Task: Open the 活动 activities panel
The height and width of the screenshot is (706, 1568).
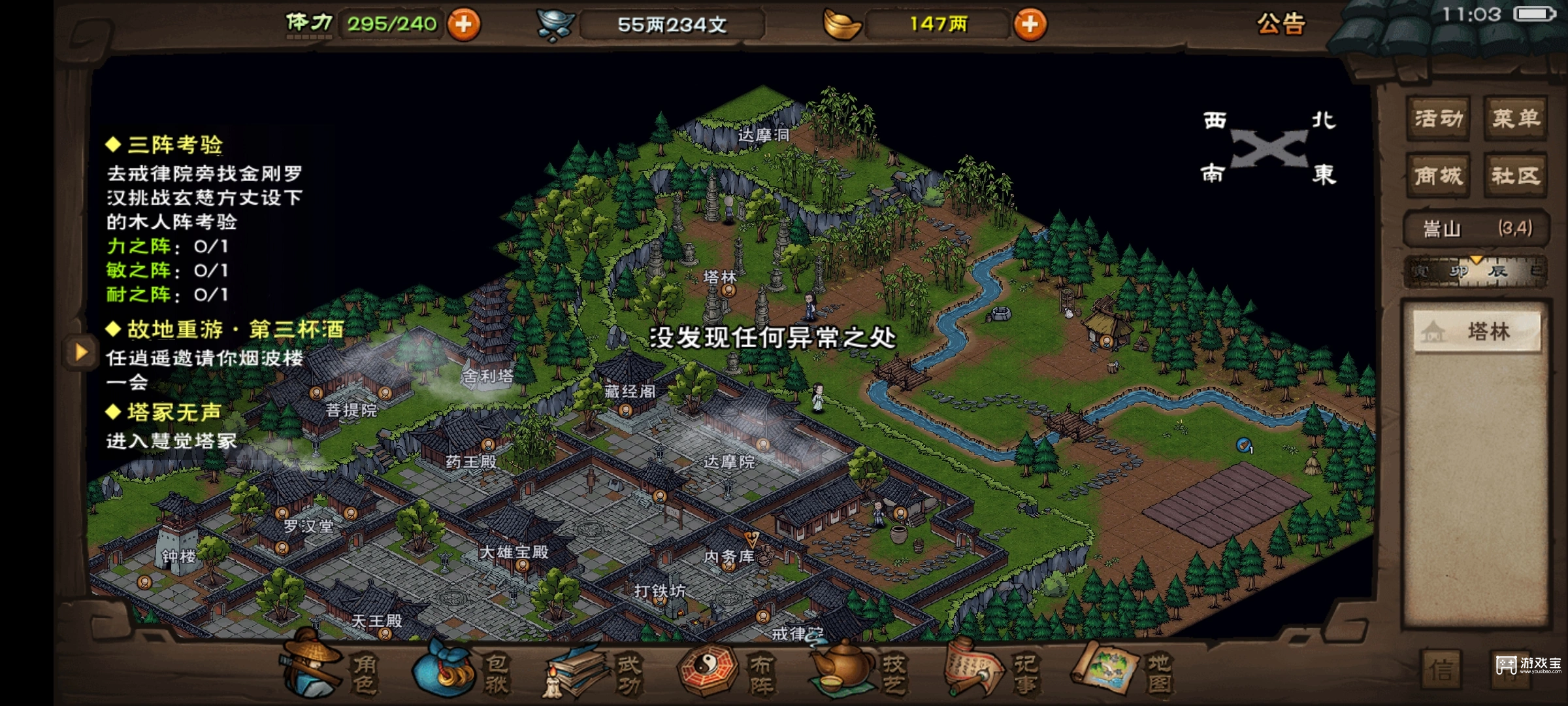Action: (x=1437, y=118)
